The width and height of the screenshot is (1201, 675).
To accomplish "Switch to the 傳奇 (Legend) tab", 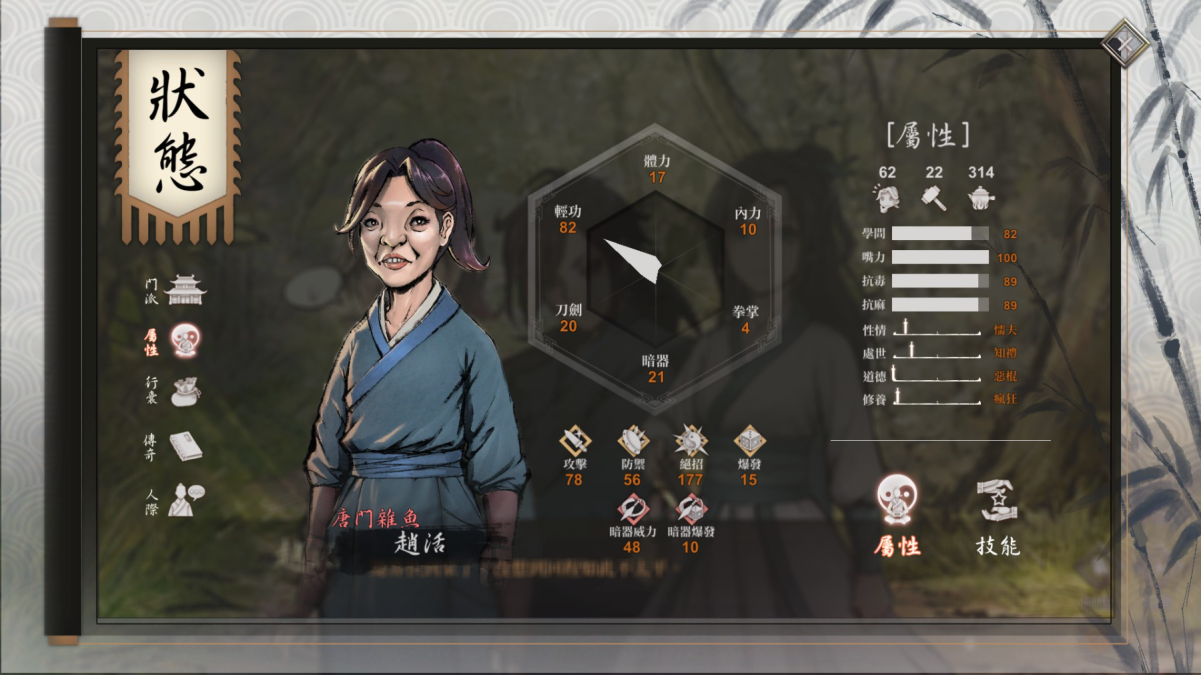I will click(x=185, y=446).
